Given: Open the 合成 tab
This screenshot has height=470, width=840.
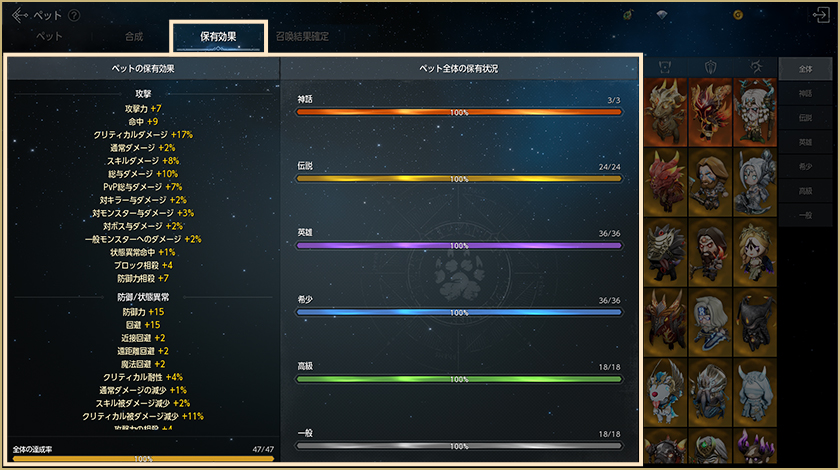Looking at the screenshot, I should (134, 36).
